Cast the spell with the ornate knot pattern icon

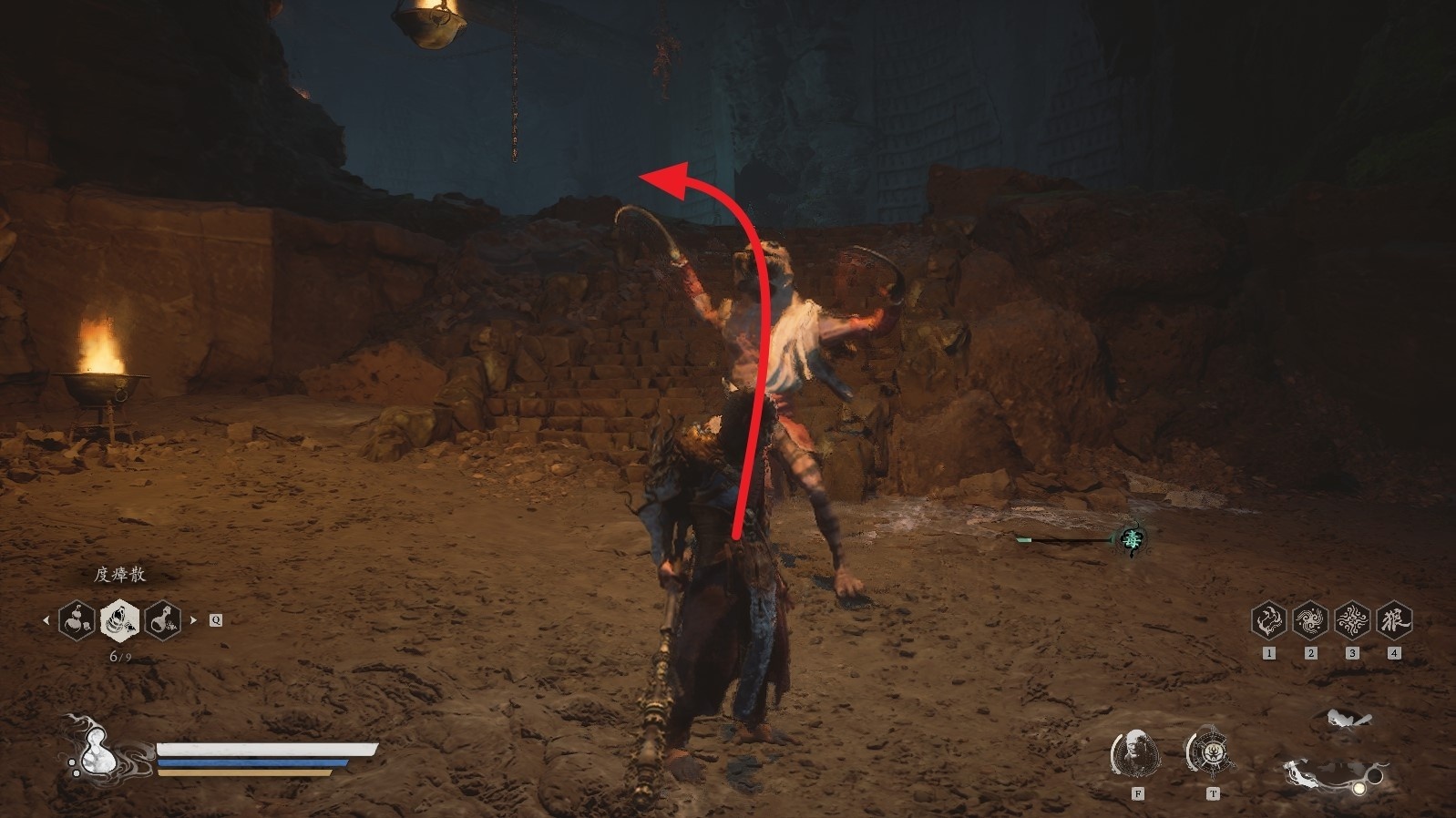(1352, 620)
